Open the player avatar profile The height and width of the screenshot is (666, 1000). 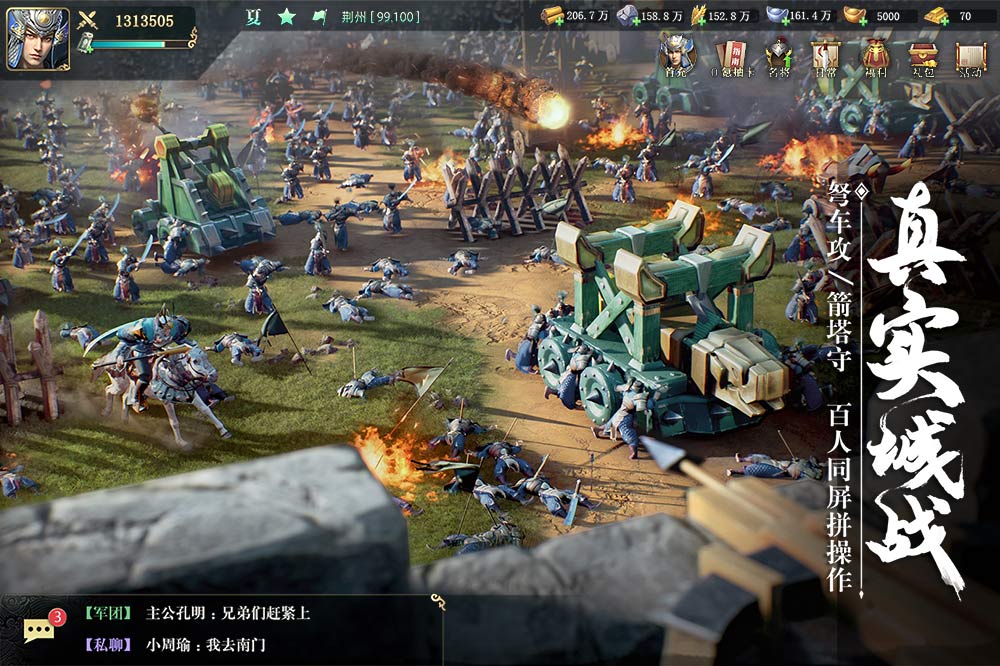(38, 39)
